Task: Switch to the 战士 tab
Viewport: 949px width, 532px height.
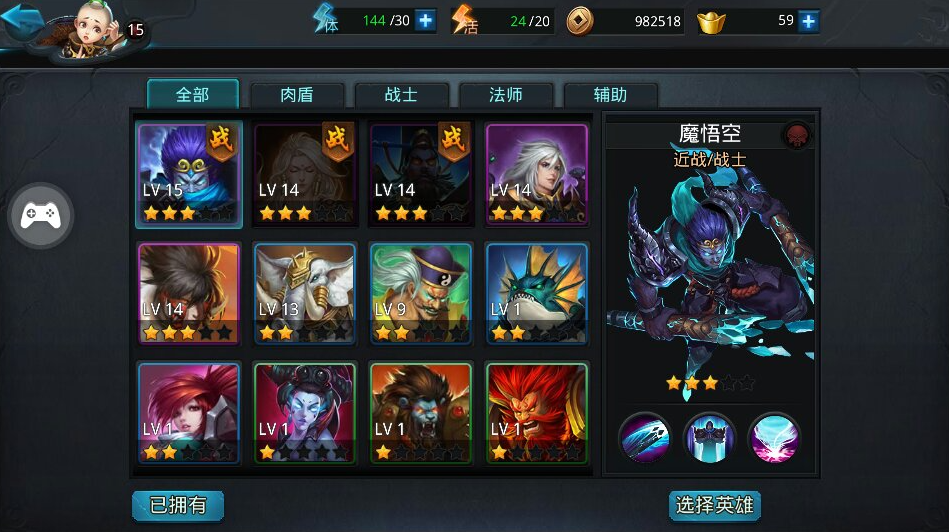Action: [x=401, y=95]
